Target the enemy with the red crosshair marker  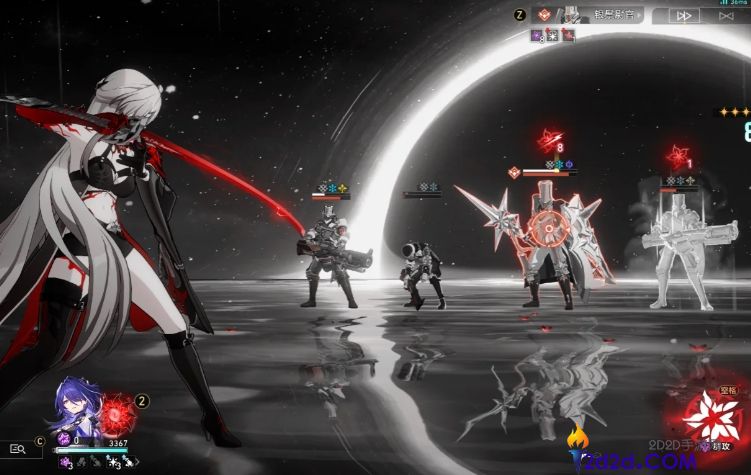[548, 224]
